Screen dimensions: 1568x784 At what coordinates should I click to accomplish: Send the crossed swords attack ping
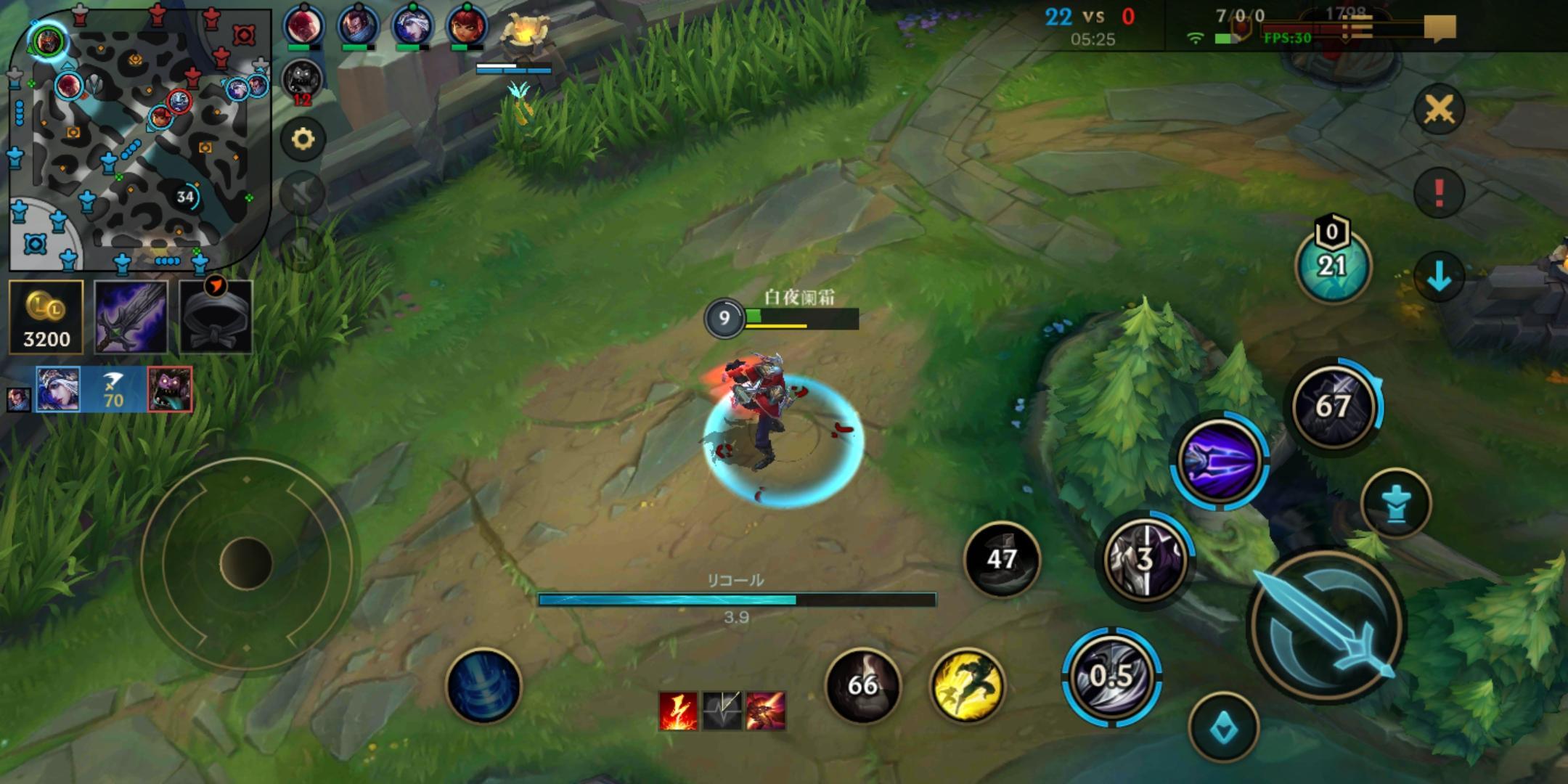(x=1439, y=110)
